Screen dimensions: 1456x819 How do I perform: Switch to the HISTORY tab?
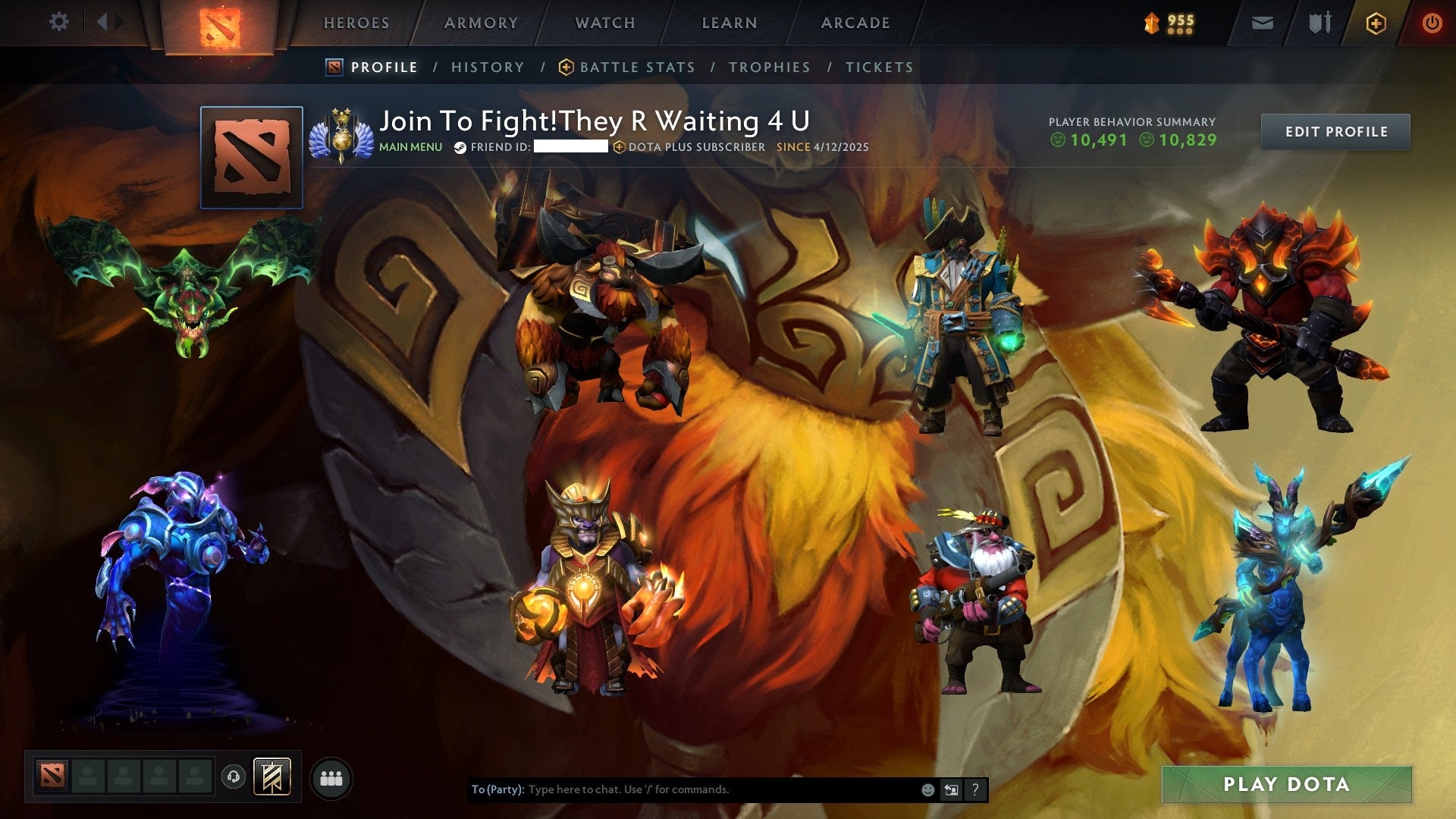(487, 67)
